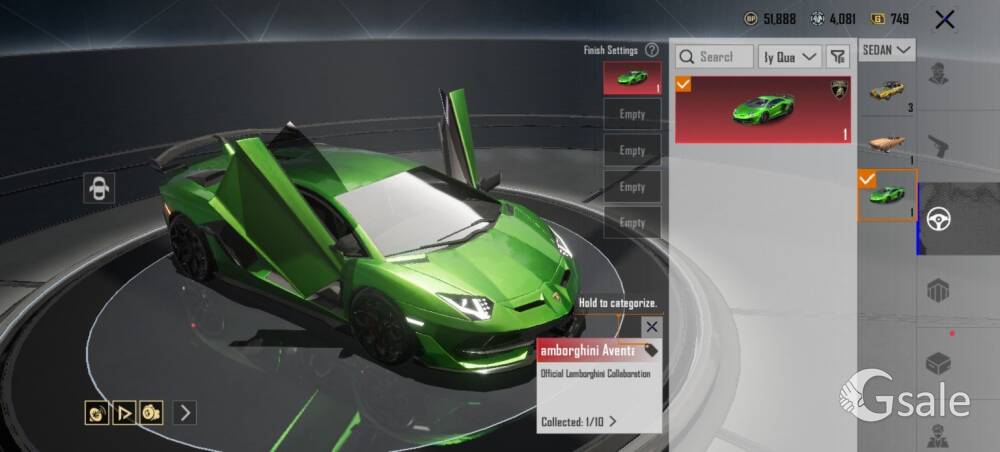Viewport: 1000px width, 452px height.
Task: View the Collected 1/10 progress details
Action: pos(579,421)
